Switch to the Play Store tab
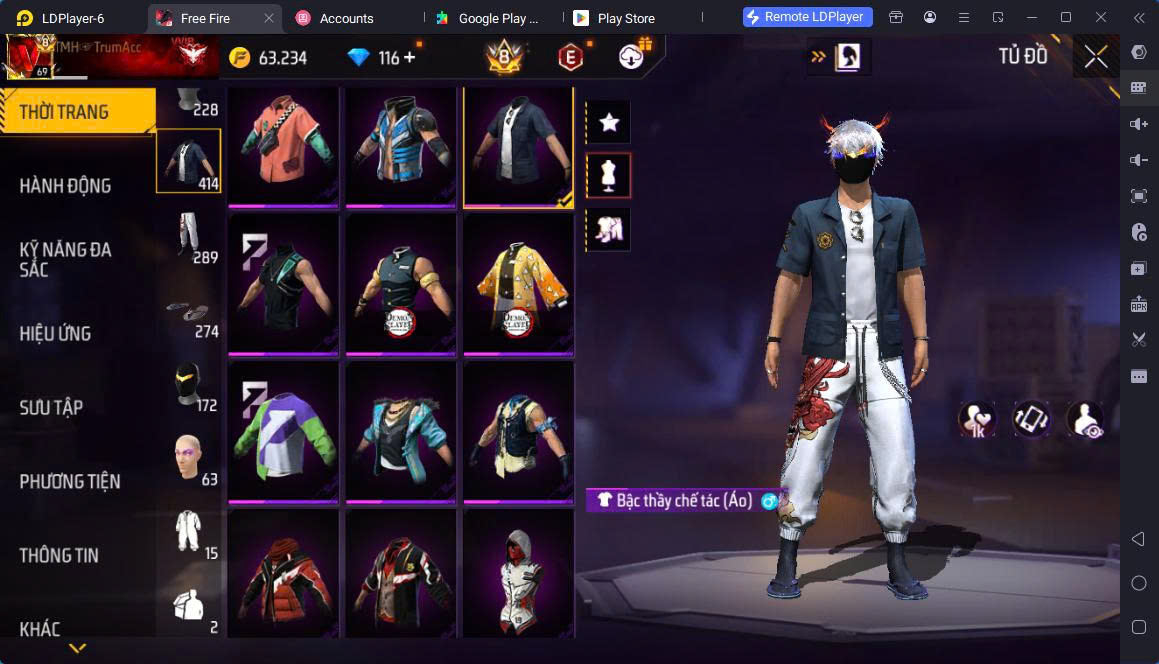The image size is (1159, 664). [625, 18]
